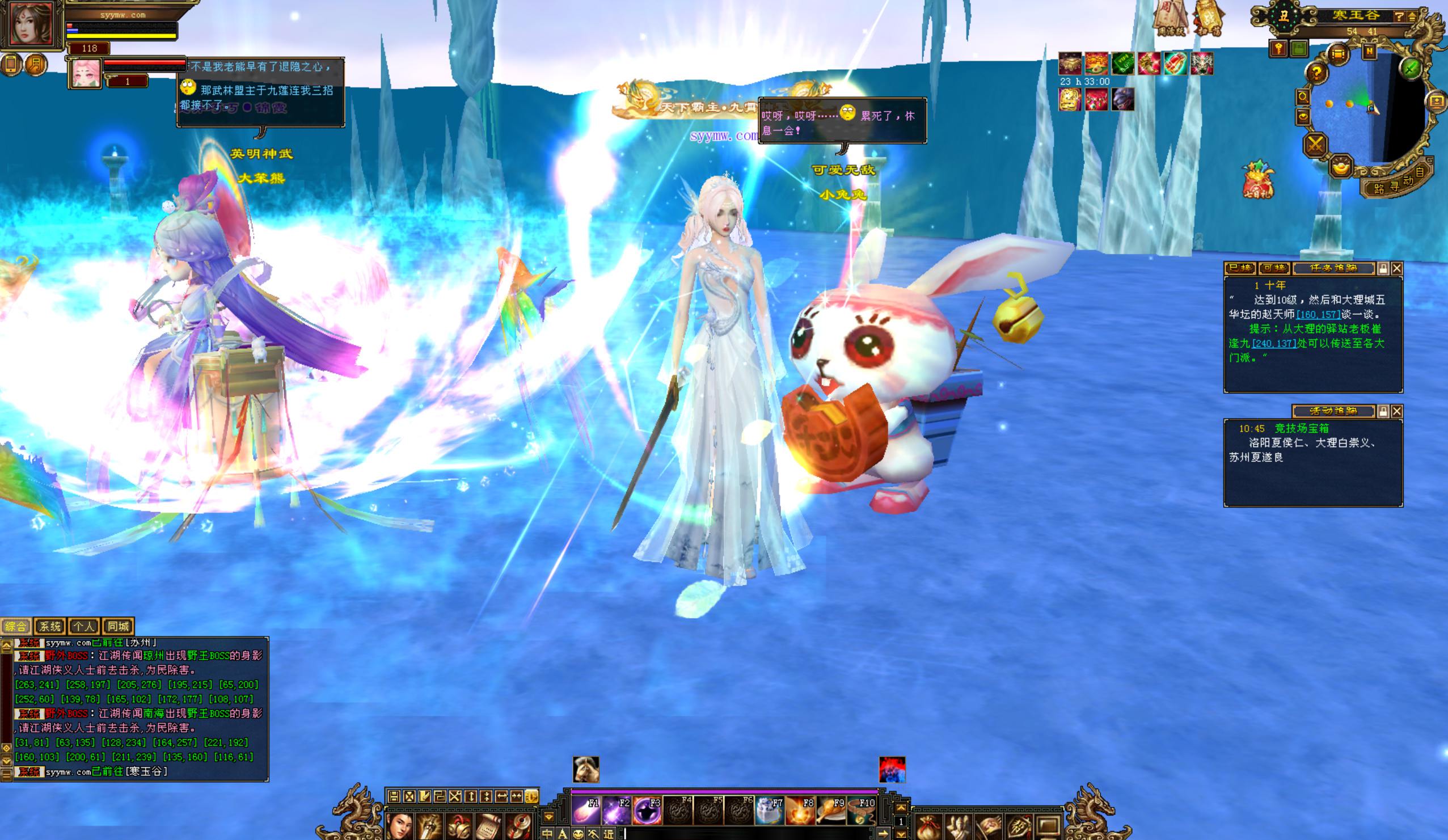Select the 个人 chat tab

(x=84, y=626)
